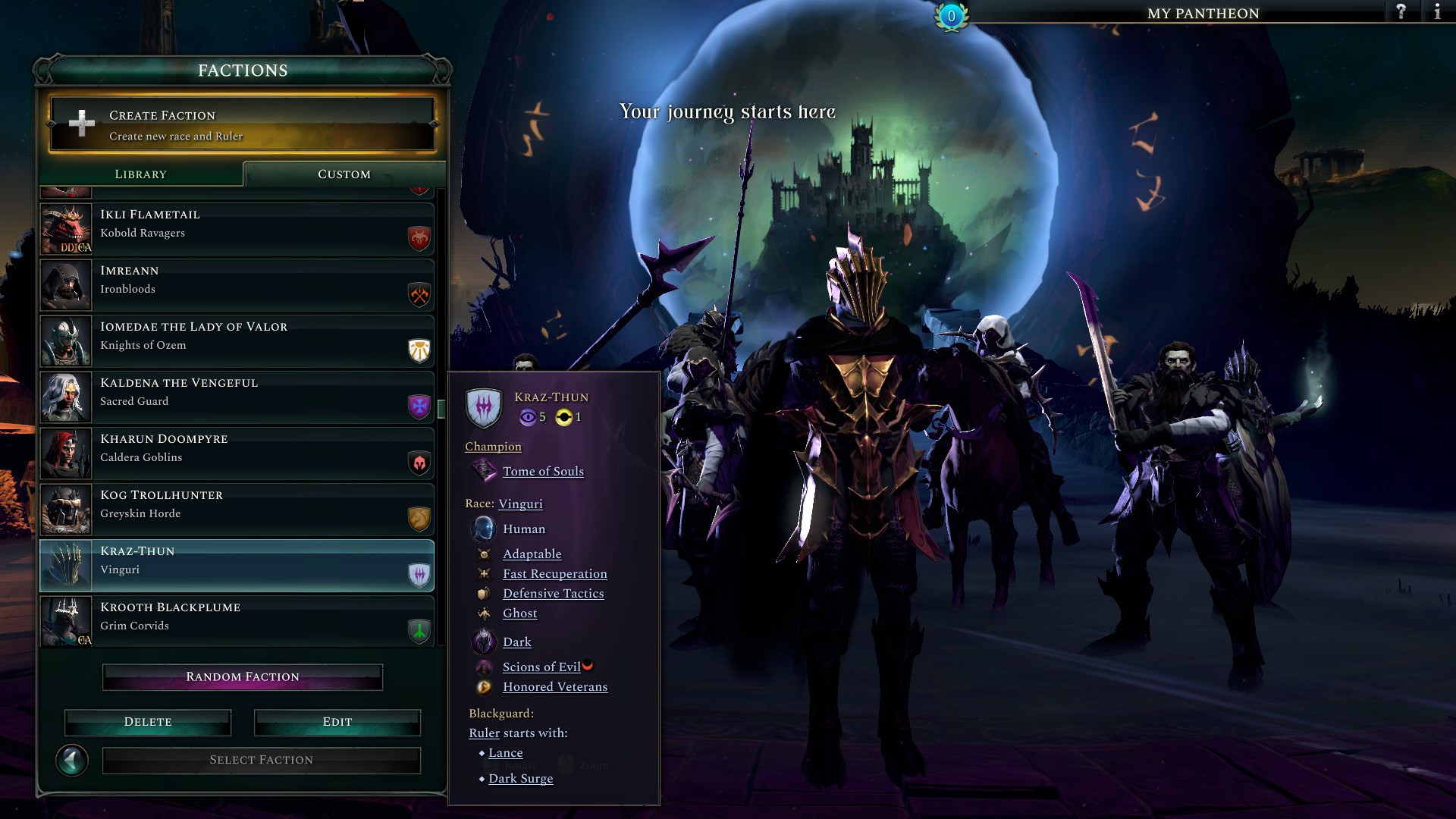Image resolution: width=1456 pixels, height=819 pixels.
Task: Switch to the Custom tab
Action: click(343, 174)
